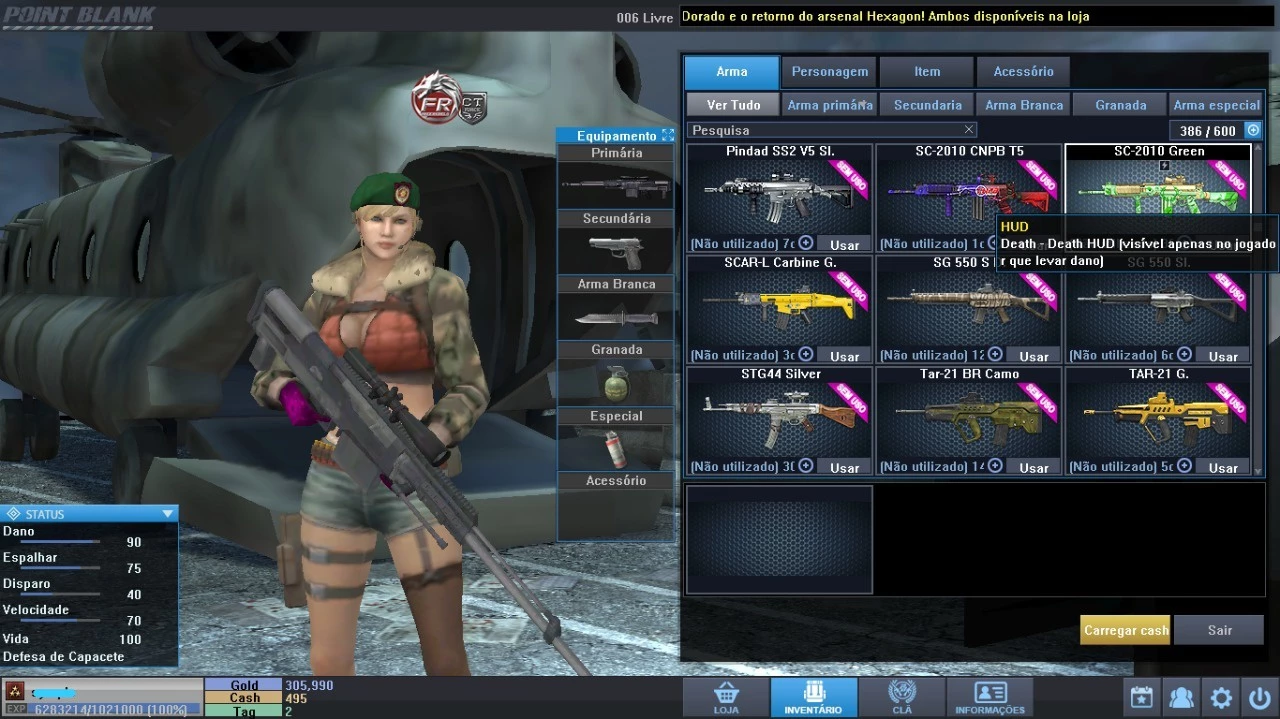The image size is (1280, 719).
Task: Leave the inventory with Sair
Action: pos(1219,630)
